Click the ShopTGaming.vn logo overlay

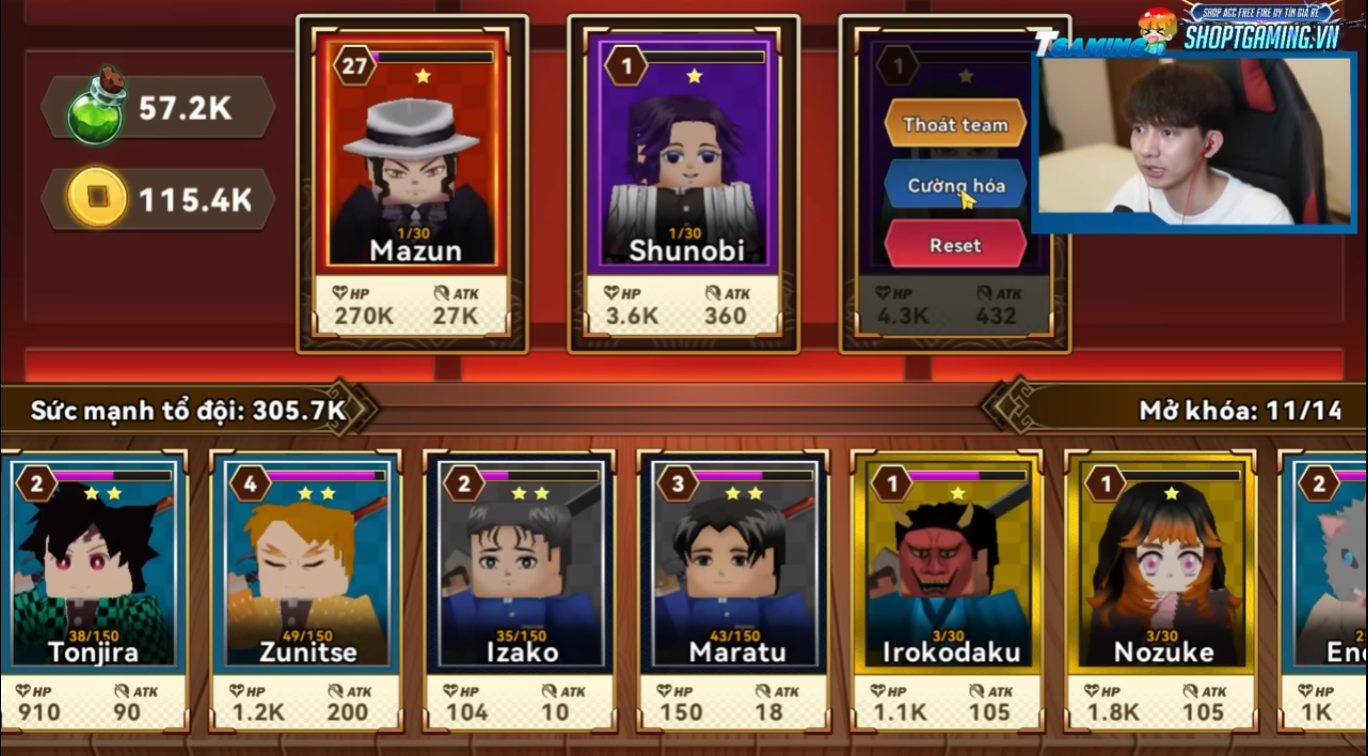[1260, 28]
